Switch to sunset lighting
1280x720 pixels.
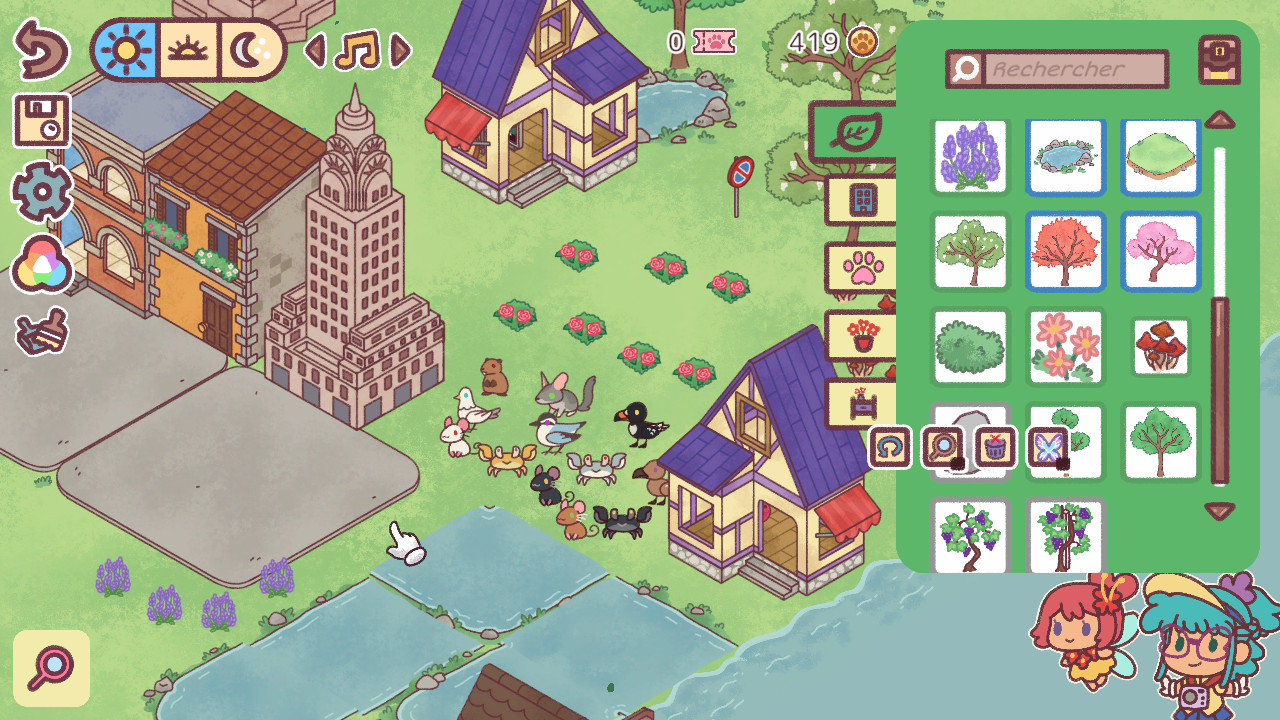pyautogui.click(x=187, y=50)
